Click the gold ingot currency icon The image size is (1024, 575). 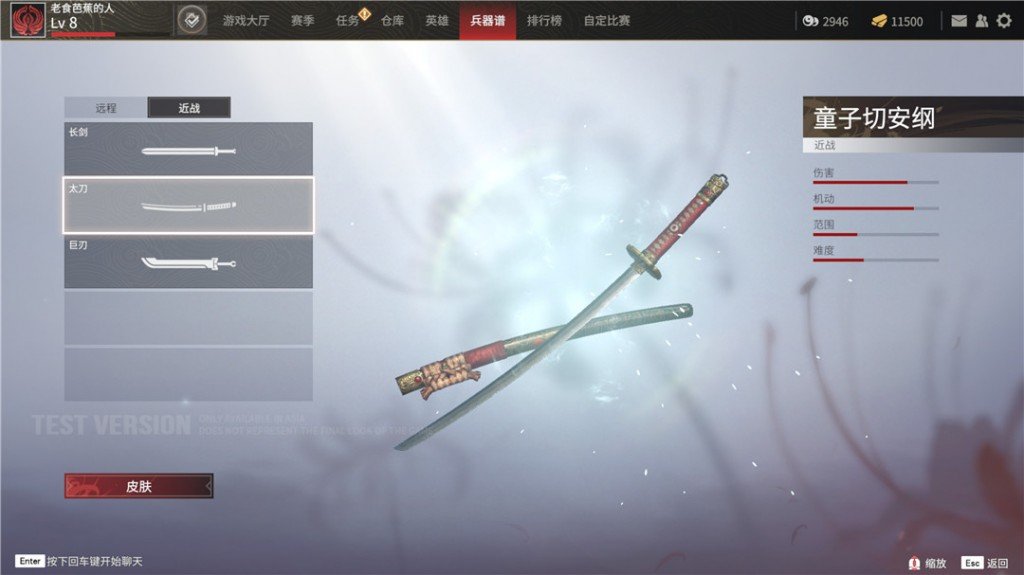tap(878, 21)
